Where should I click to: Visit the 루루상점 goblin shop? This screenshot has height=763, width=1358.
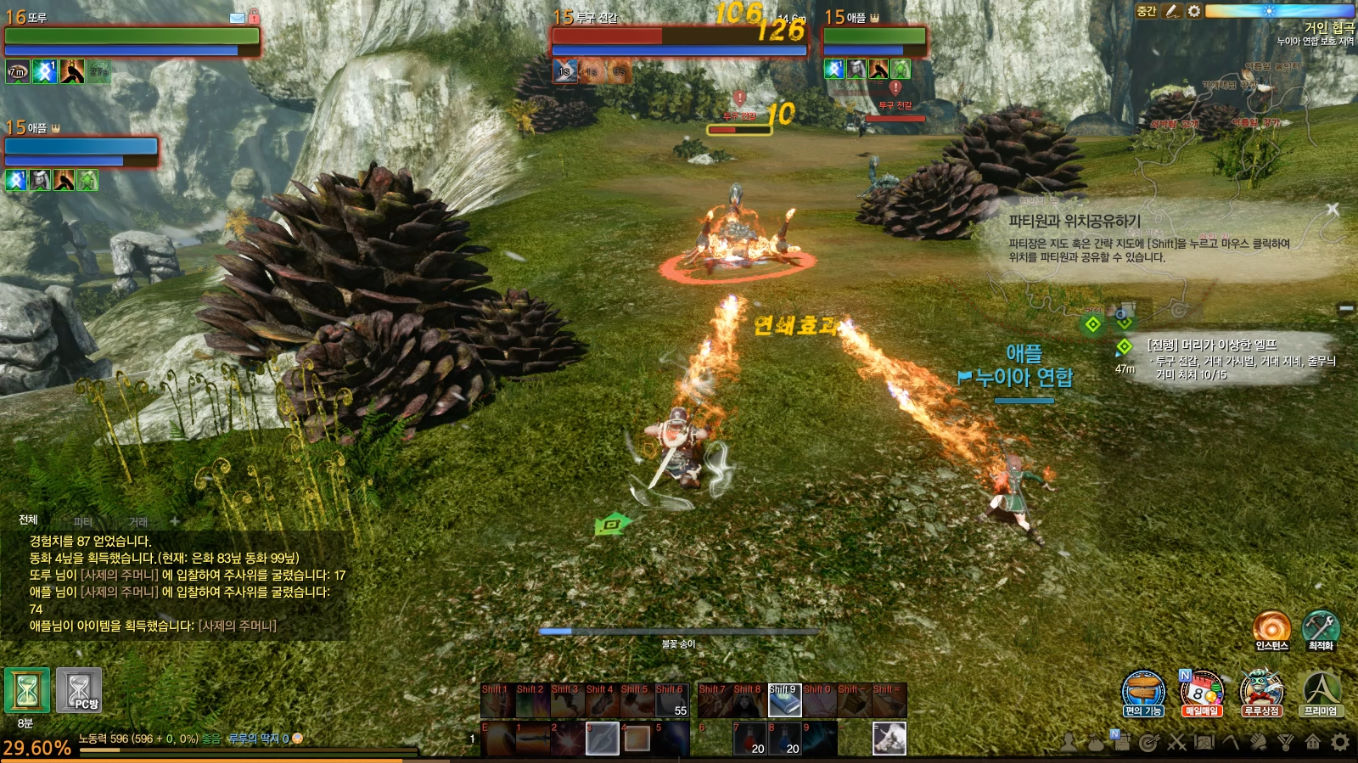(x=1261, y=690)
